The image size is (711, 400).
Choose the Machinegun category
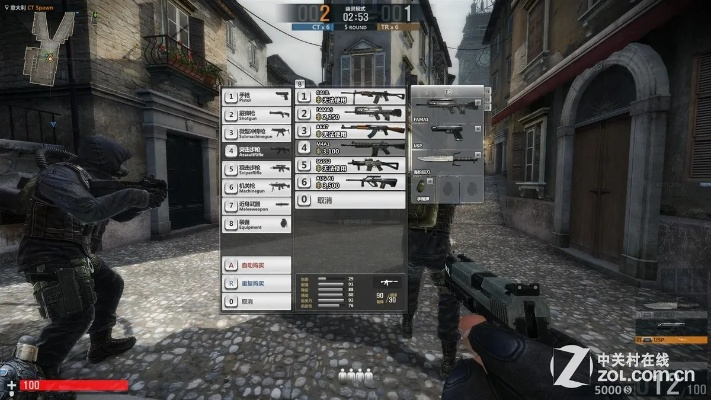(257, 187)
